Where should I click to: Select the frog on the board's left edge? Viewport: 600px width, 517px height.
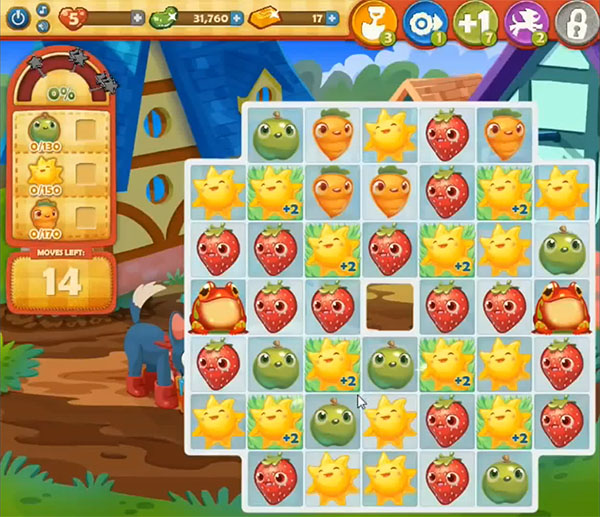point(213,306)
